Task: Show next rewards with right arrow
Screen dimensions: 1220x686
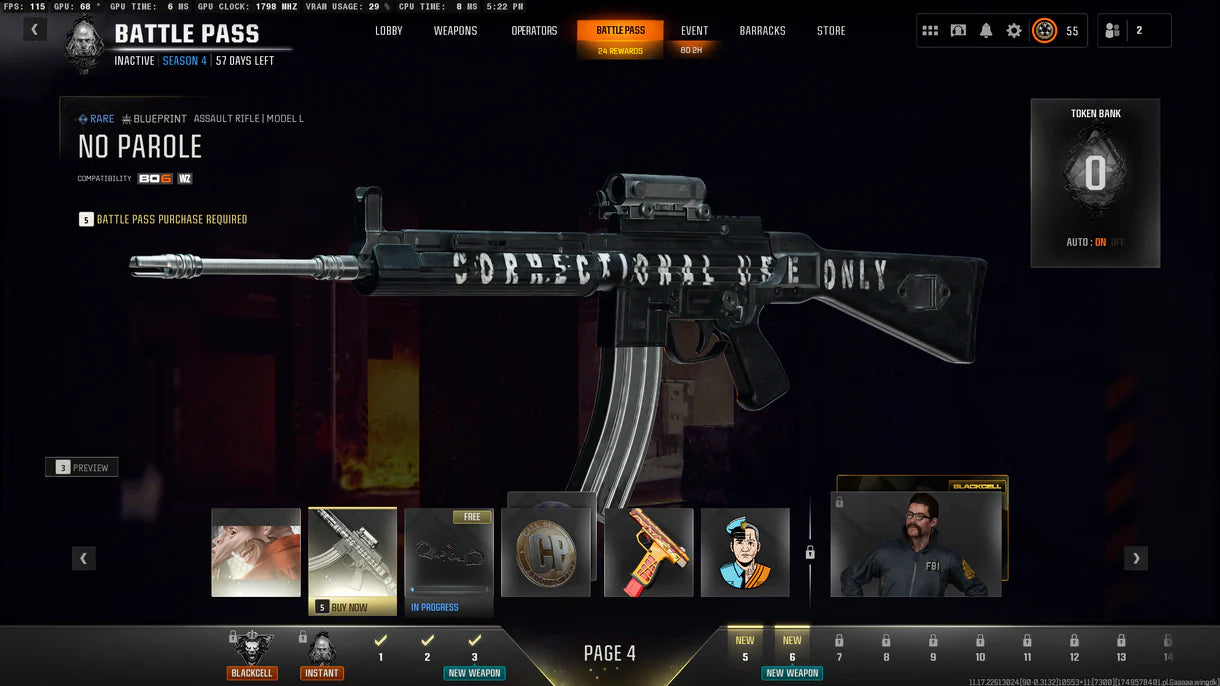Action: tap(1135, 558)
